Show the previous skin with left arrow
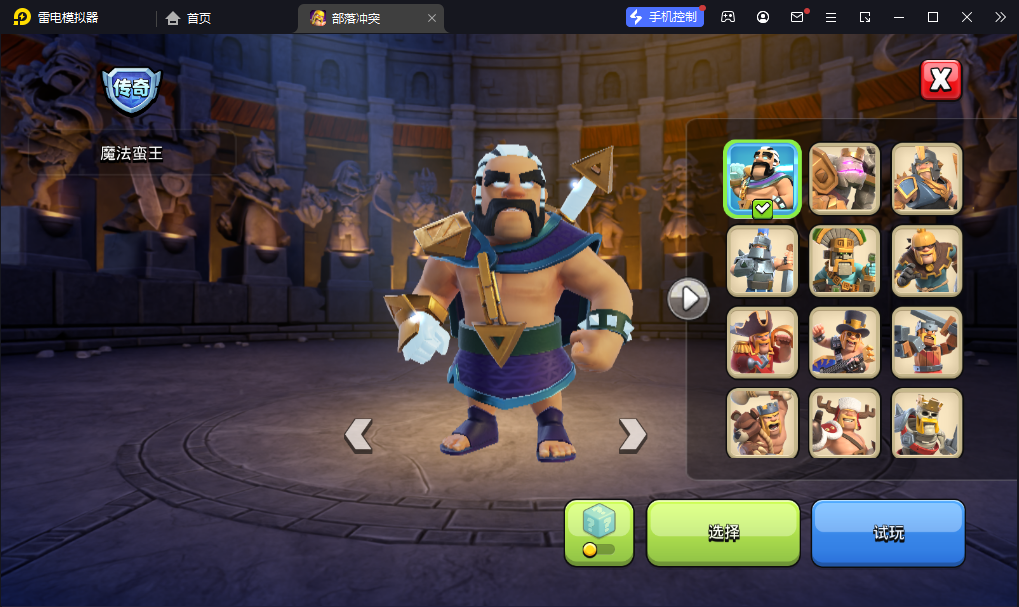This screenshot has height=607, width=1019. tap(358, 434)
